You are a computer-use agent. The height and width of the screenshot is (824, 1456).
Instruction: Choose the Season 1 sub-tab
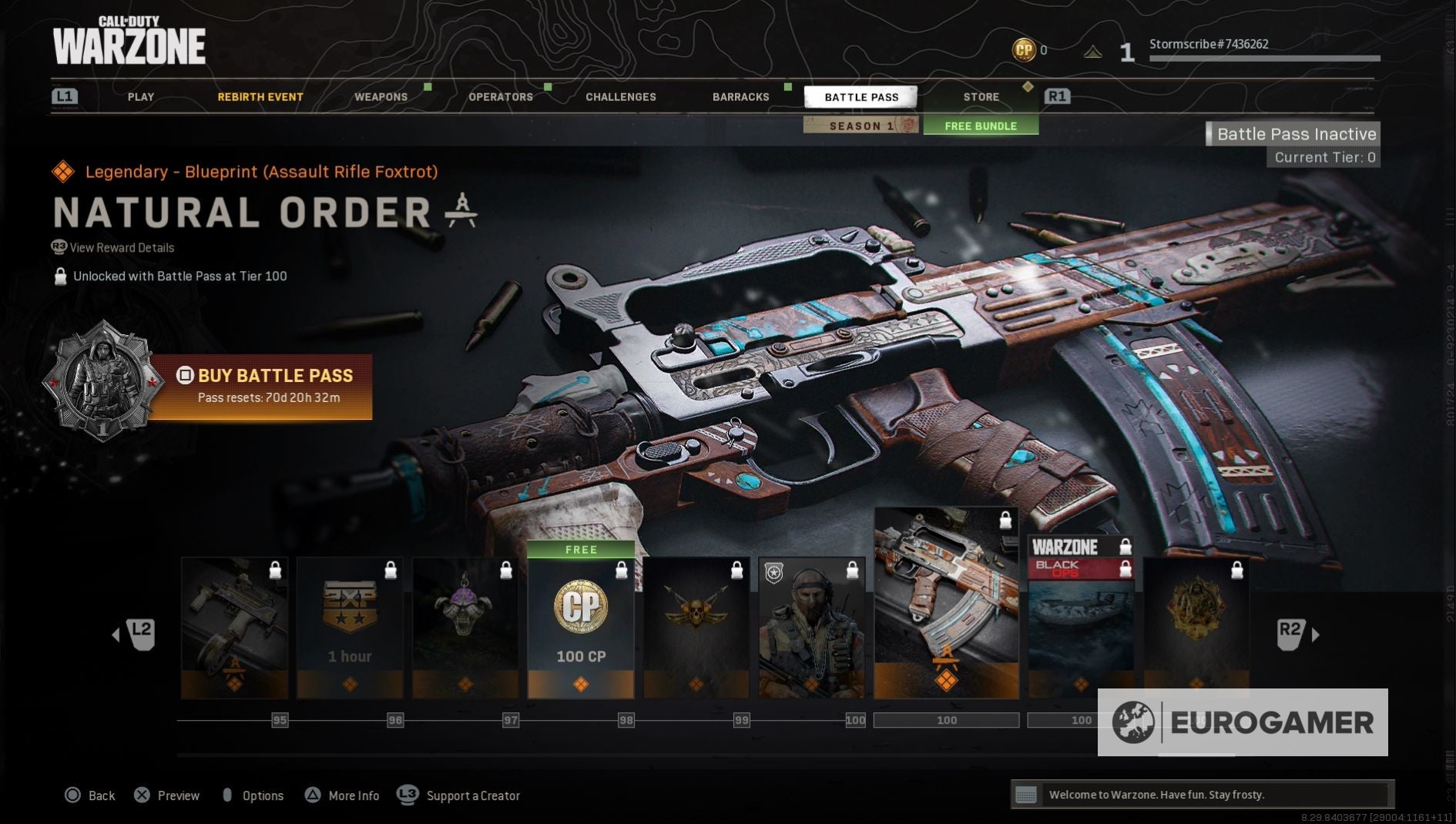tap(861, 126)
